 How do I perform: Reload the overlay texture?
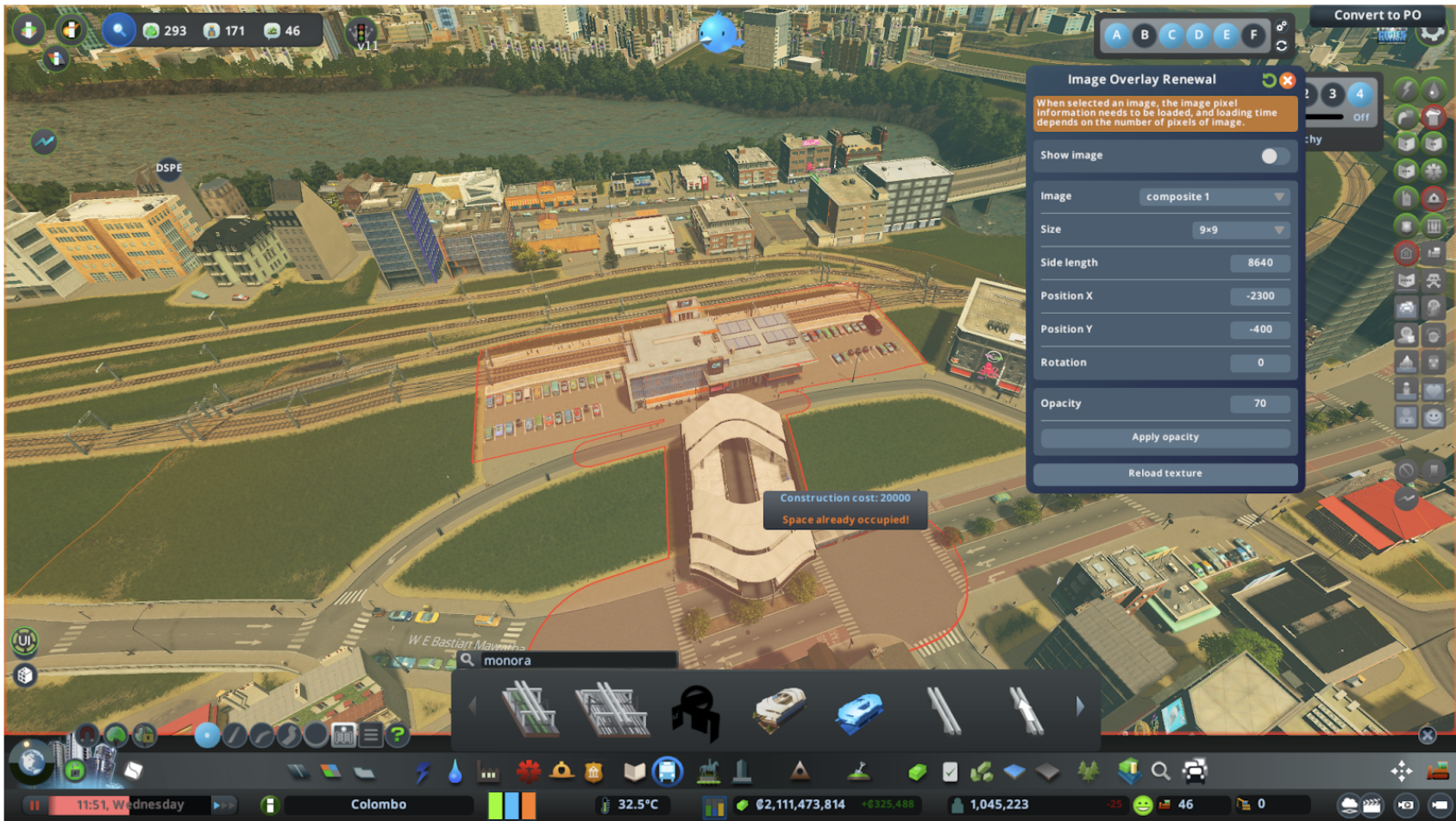[x=1164, y=473]
